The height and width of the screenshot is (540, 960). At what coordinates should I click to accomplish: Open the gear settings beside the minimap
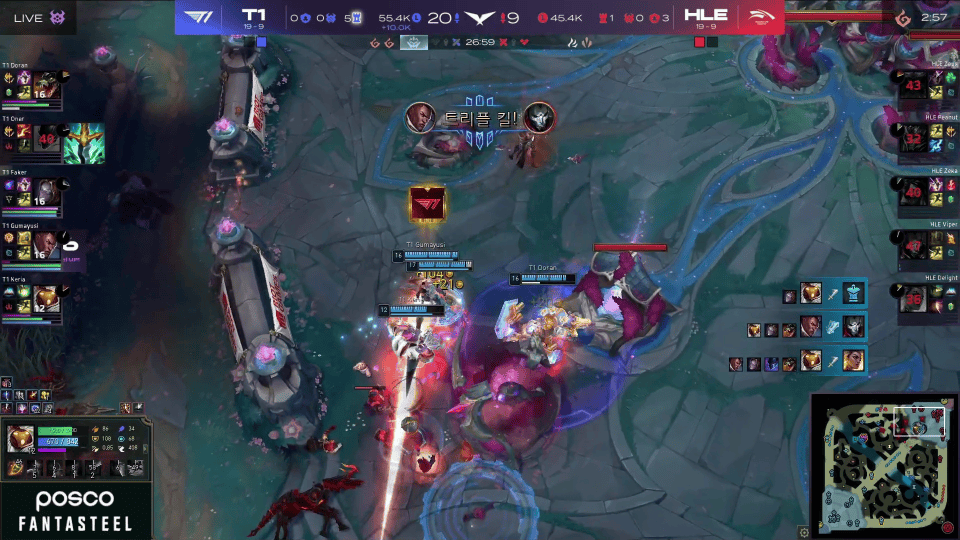click(x=803, y=532)
